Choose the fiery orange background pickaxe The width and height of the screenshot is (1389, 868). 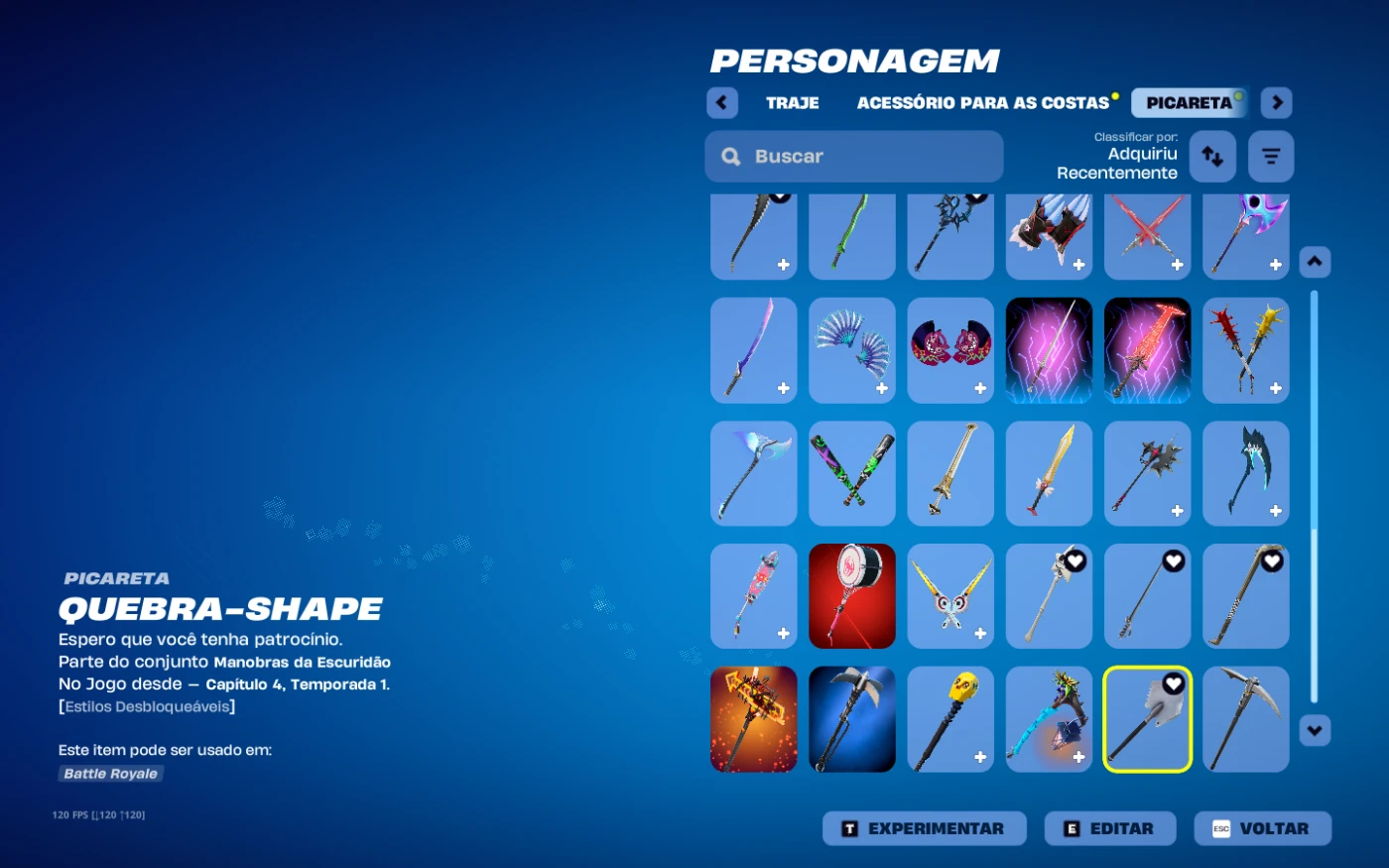(x=754, y=719)
